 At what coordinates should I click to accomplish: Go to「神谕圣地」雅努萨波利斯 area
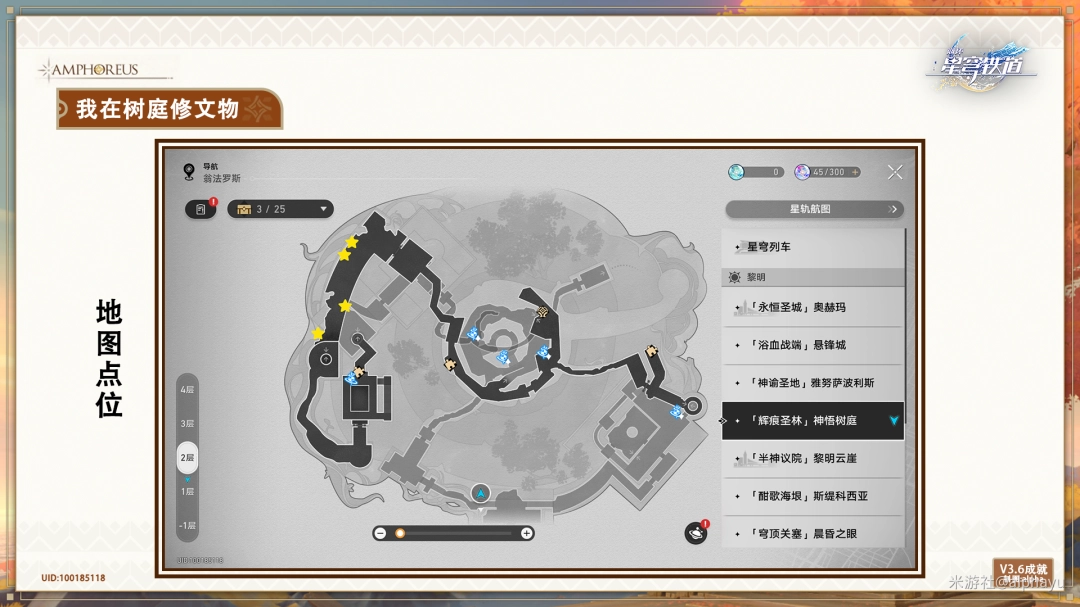pos(812,383)
